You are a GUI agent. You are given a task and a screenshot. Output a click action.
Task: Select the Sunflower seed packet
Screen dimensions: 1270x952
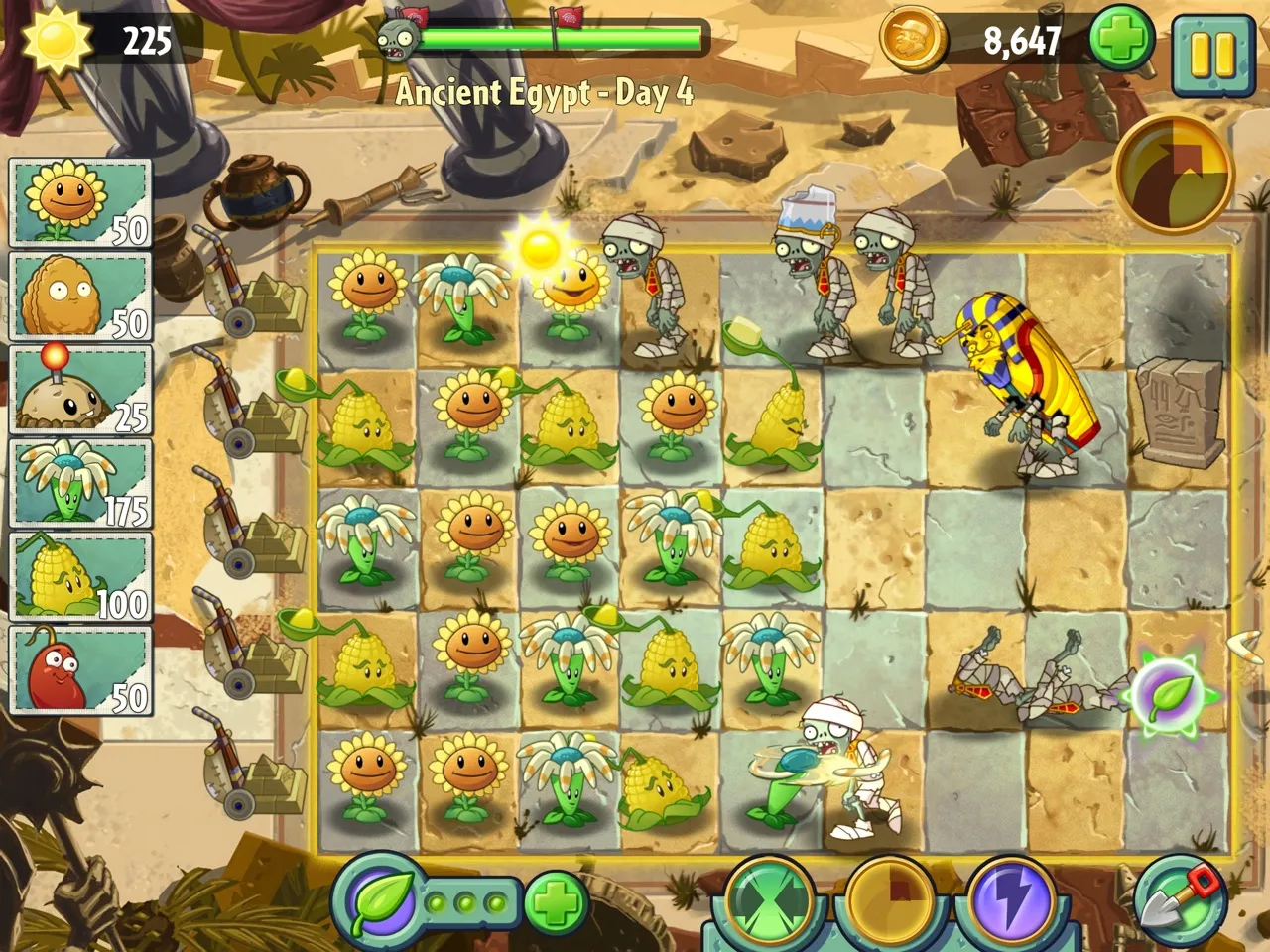[x=79, y=203]
